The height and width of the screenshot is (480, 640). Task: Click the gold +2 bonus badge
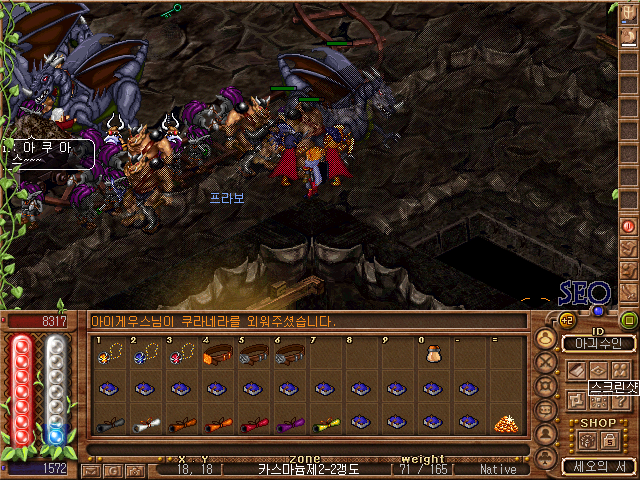(565, 320)
